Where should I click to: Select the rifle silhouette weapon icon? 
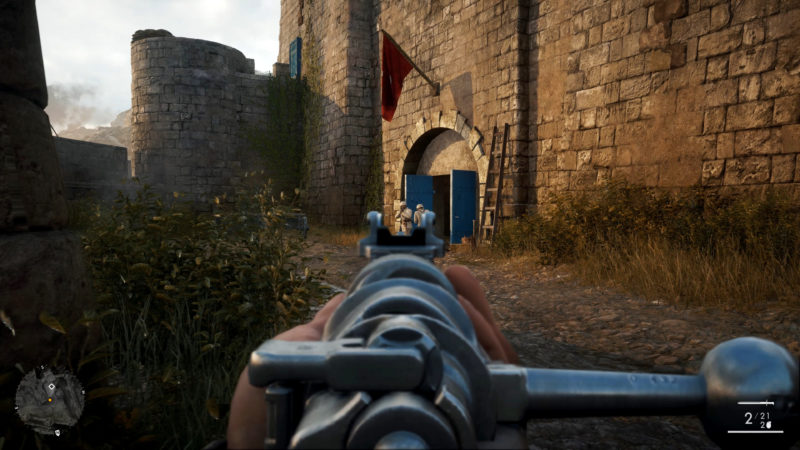point(756,403)
